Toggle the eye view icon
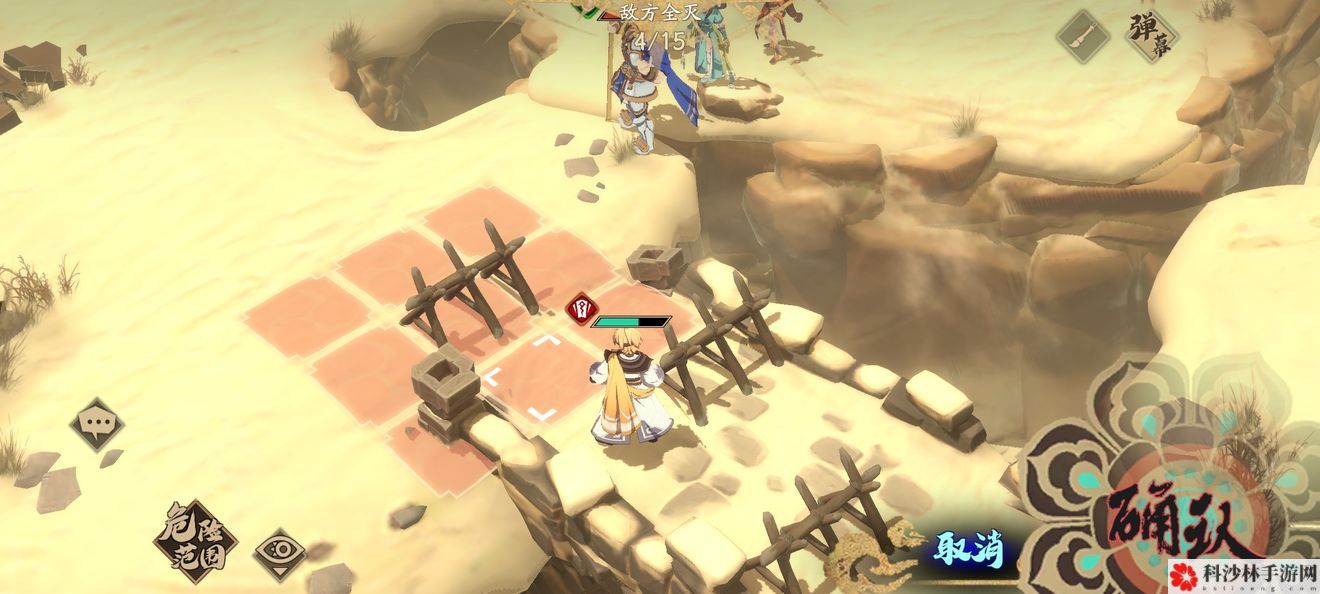Image resolution: width=1320 pixels, height=594 pixels. click(279, 553)
